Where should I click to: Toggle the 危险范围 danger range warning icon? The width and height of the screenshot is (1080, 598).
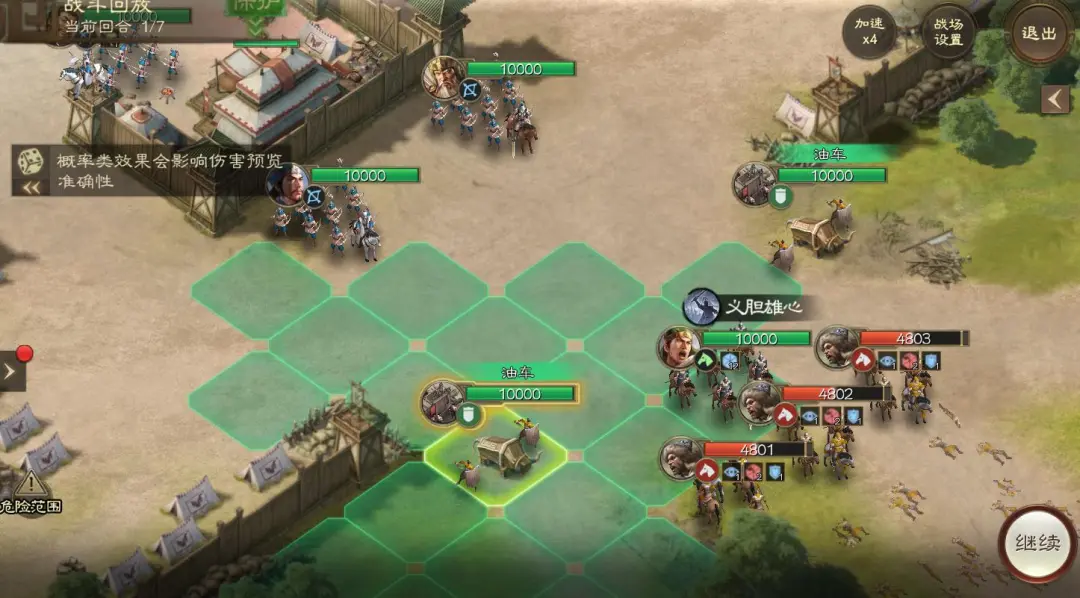point(31,489)
